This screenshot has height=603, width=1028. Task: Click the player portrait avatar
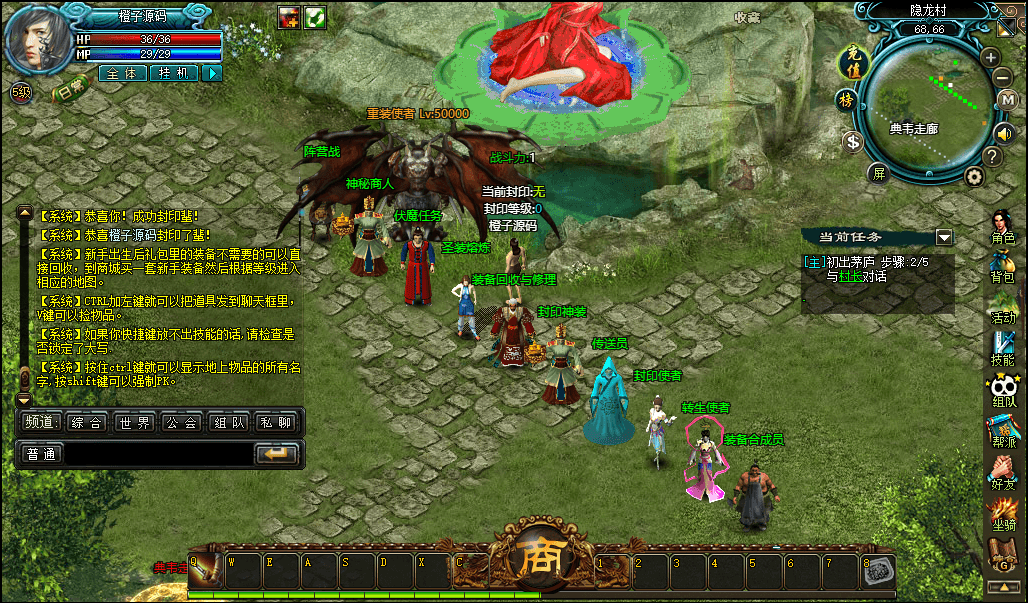pos(38,42)
